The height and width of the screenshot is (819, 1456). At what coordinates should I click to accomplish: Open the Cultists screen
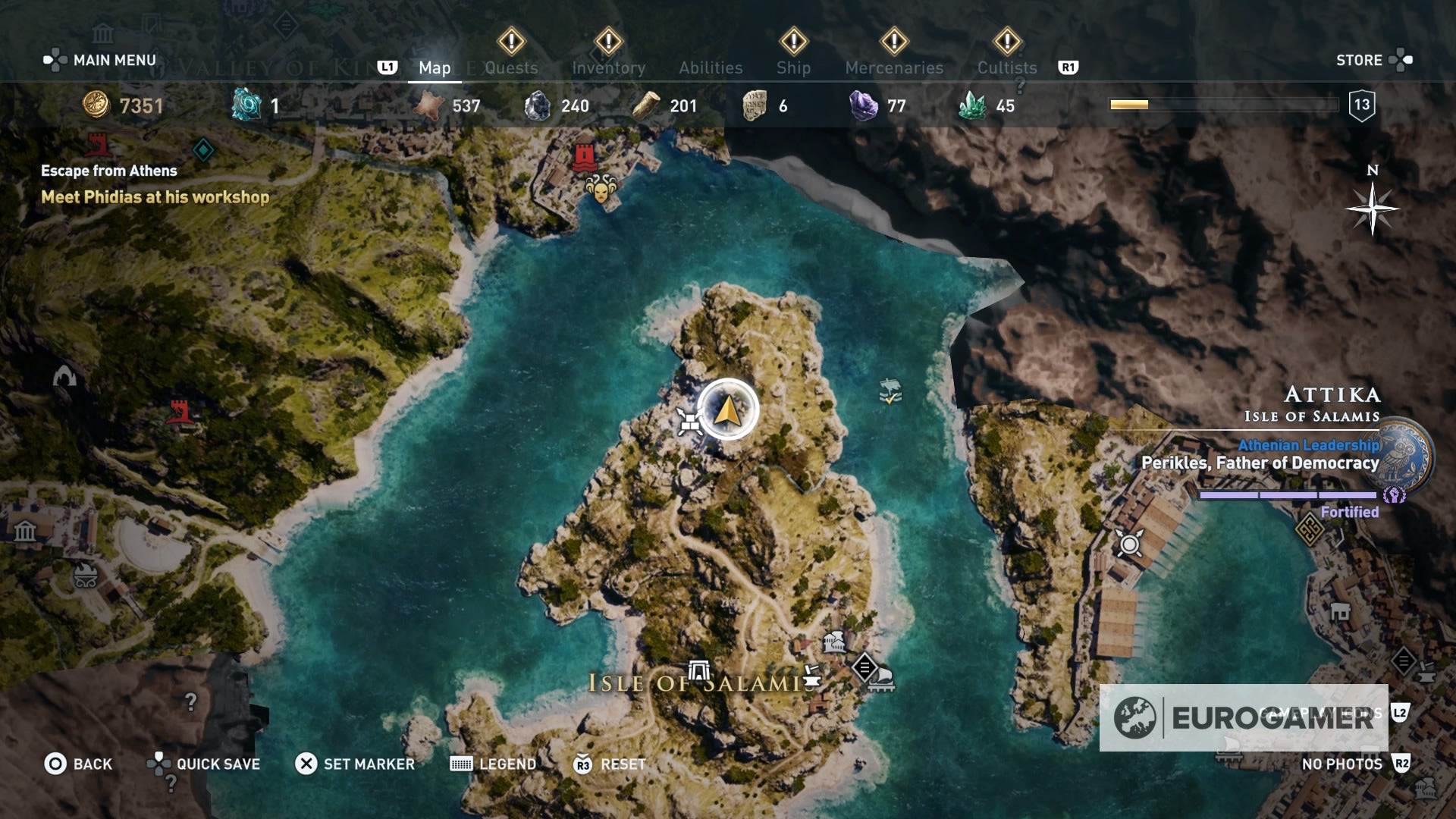click(1006, 67)
